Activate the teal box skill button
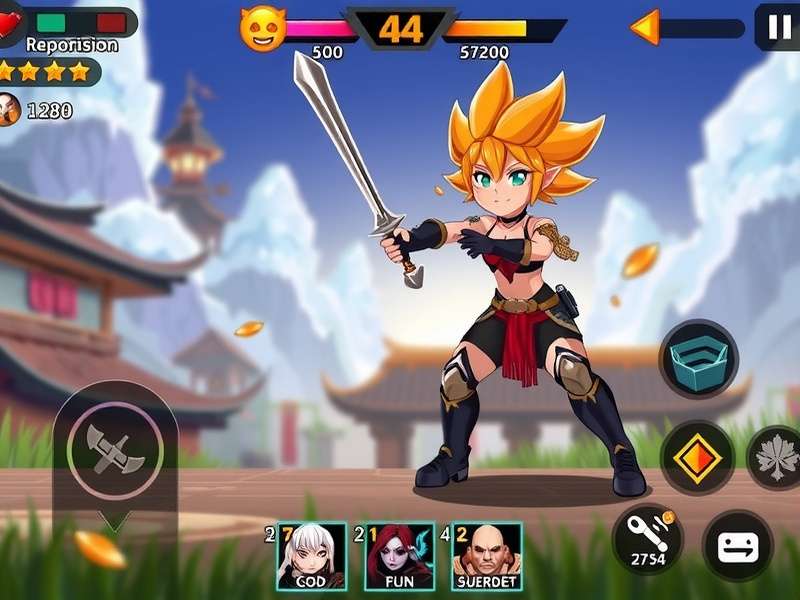The width and height of the screenshot is (800, 600). (699, 358)
